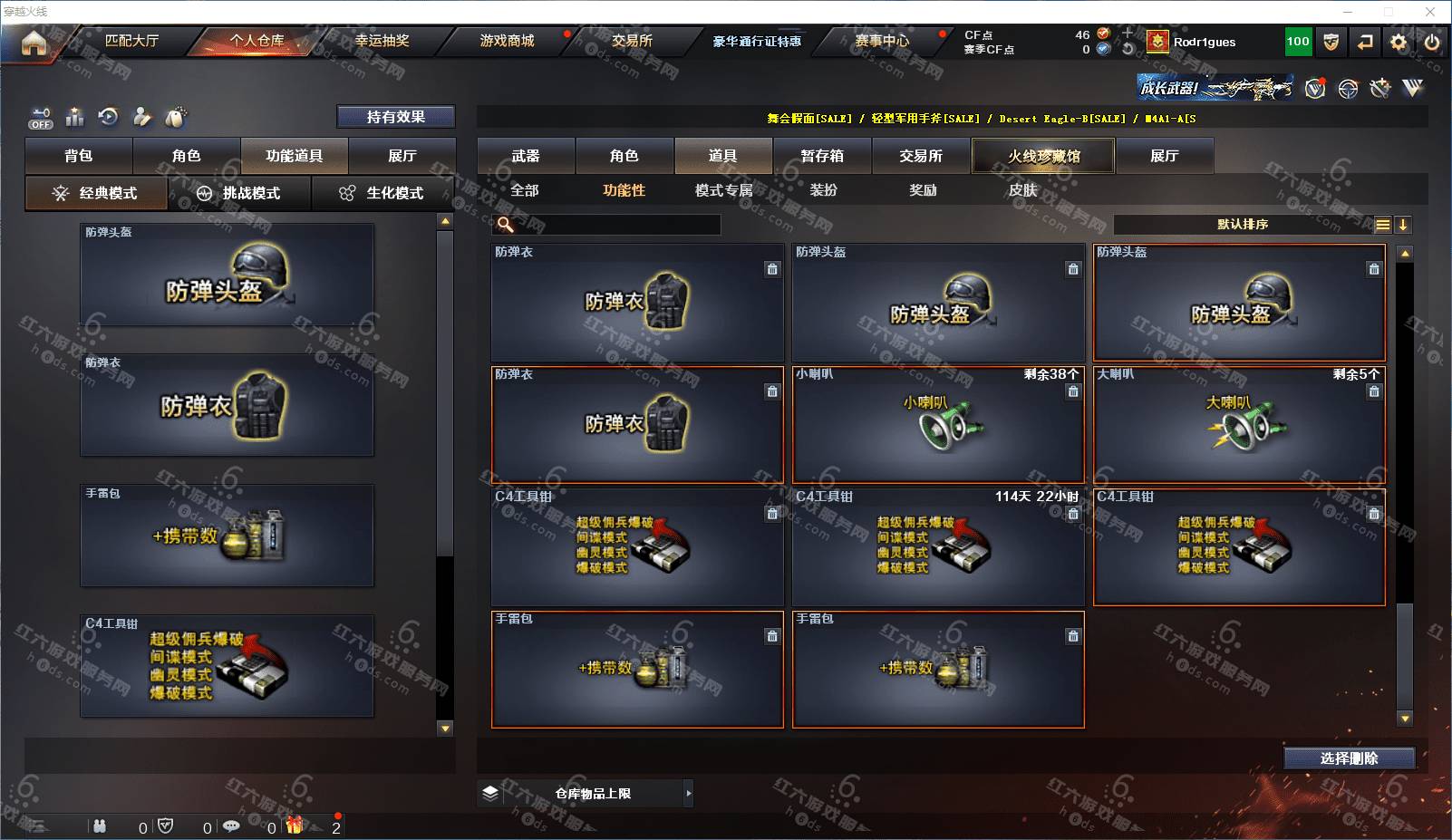
Task: Choose the 生化模式 loadout
Action: [382, 193]
